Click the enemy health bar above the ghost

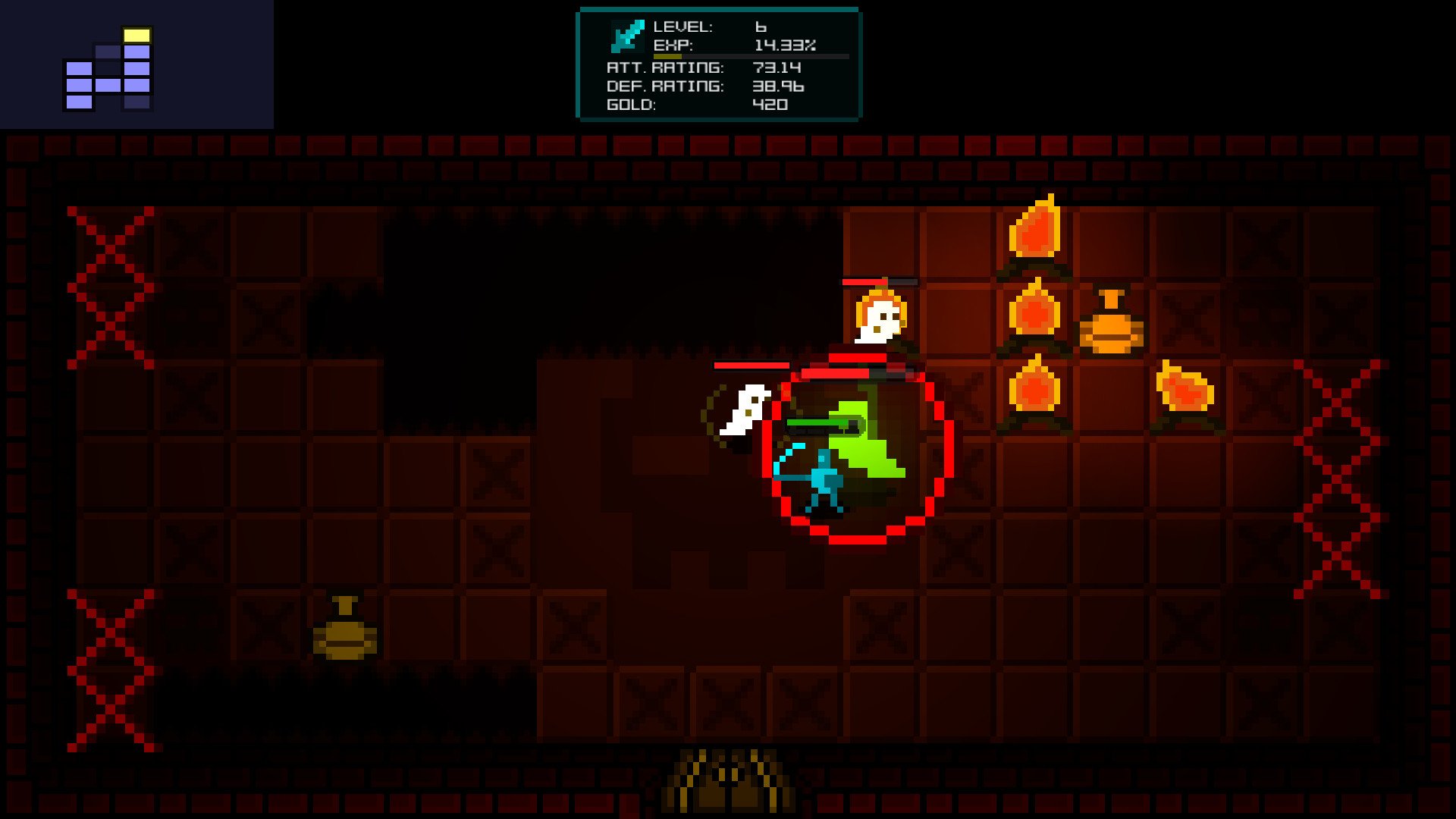pos(751,364)
